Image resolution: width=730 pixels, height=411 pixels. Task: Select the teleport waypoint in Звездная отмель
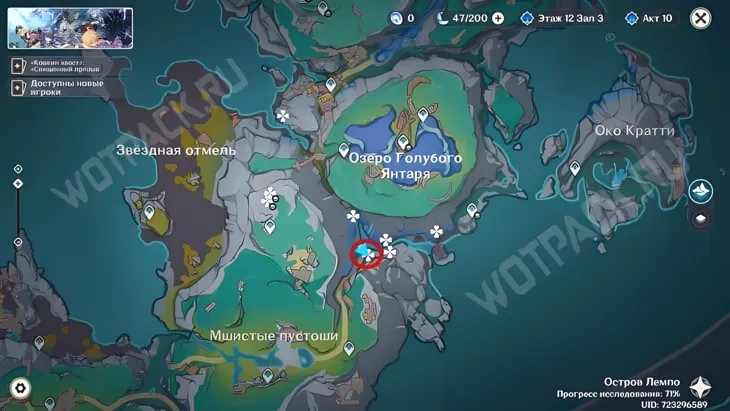[x=150, y=212]
